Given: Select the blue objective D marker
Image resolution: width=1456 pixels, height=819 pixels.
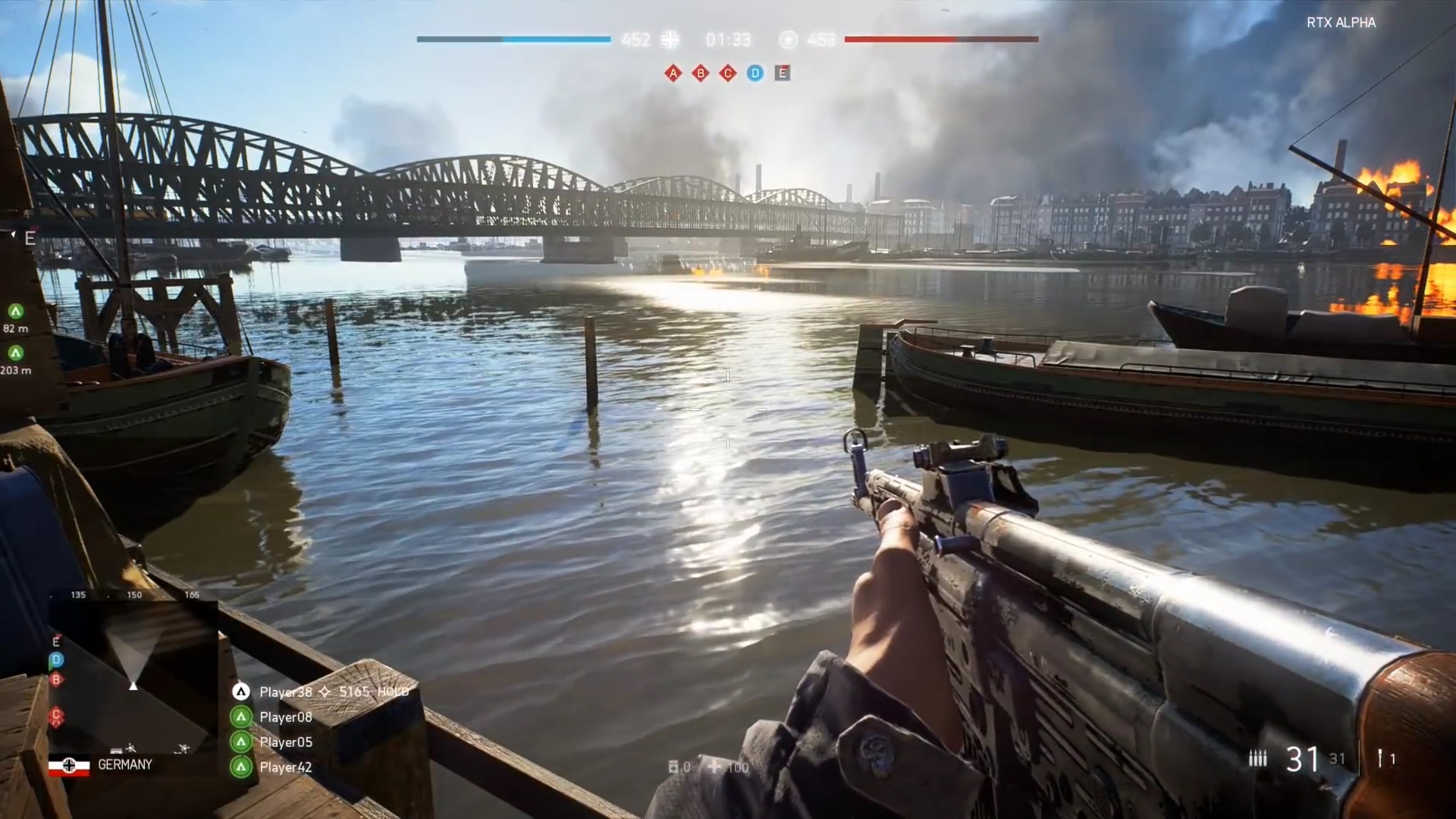Looking at the screenshot, I should (755, 73).
